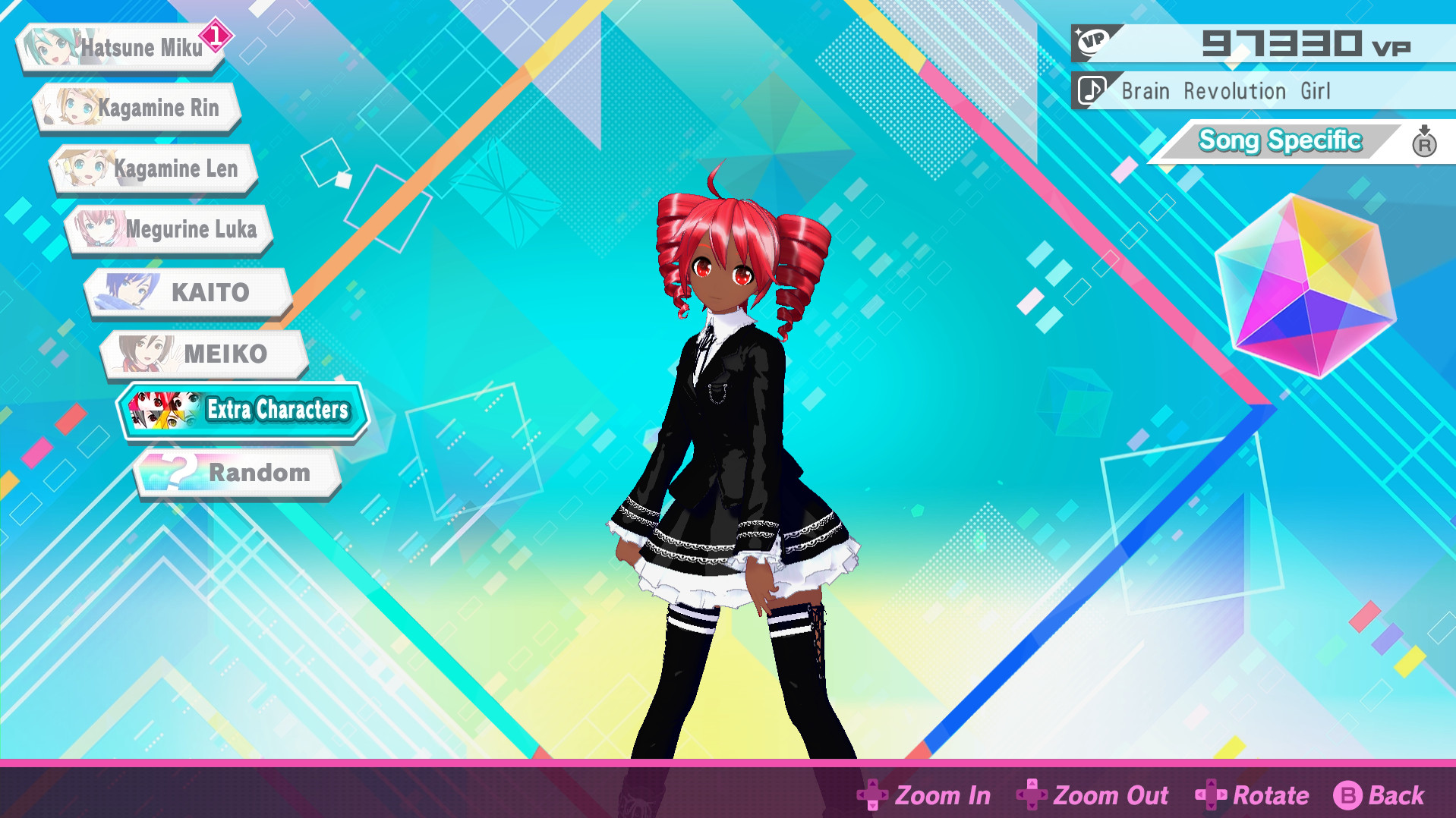
Task: Click the 97330 VP total display
Action: 1306,42
